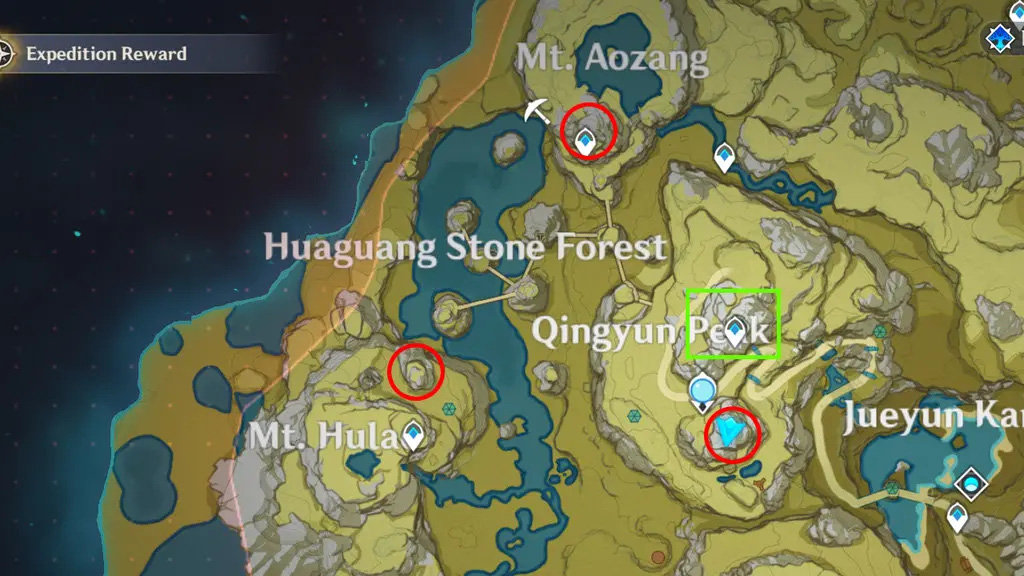
Task: Select the Qingyun Peak waypoint inside the green box
Action: (737, 330)
